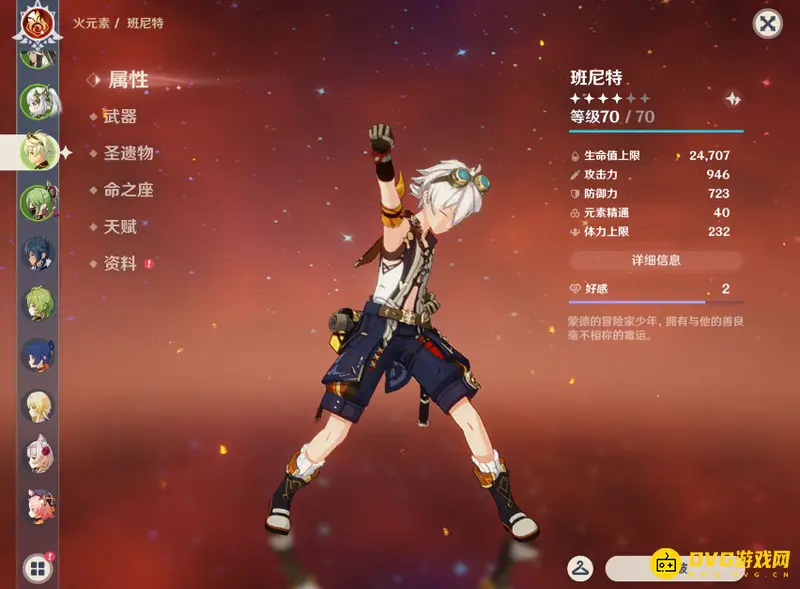Screen dimensions: 800x589
Task: Click the sparkle ascension icon beside the stars
Action: [x=733, y=99]
